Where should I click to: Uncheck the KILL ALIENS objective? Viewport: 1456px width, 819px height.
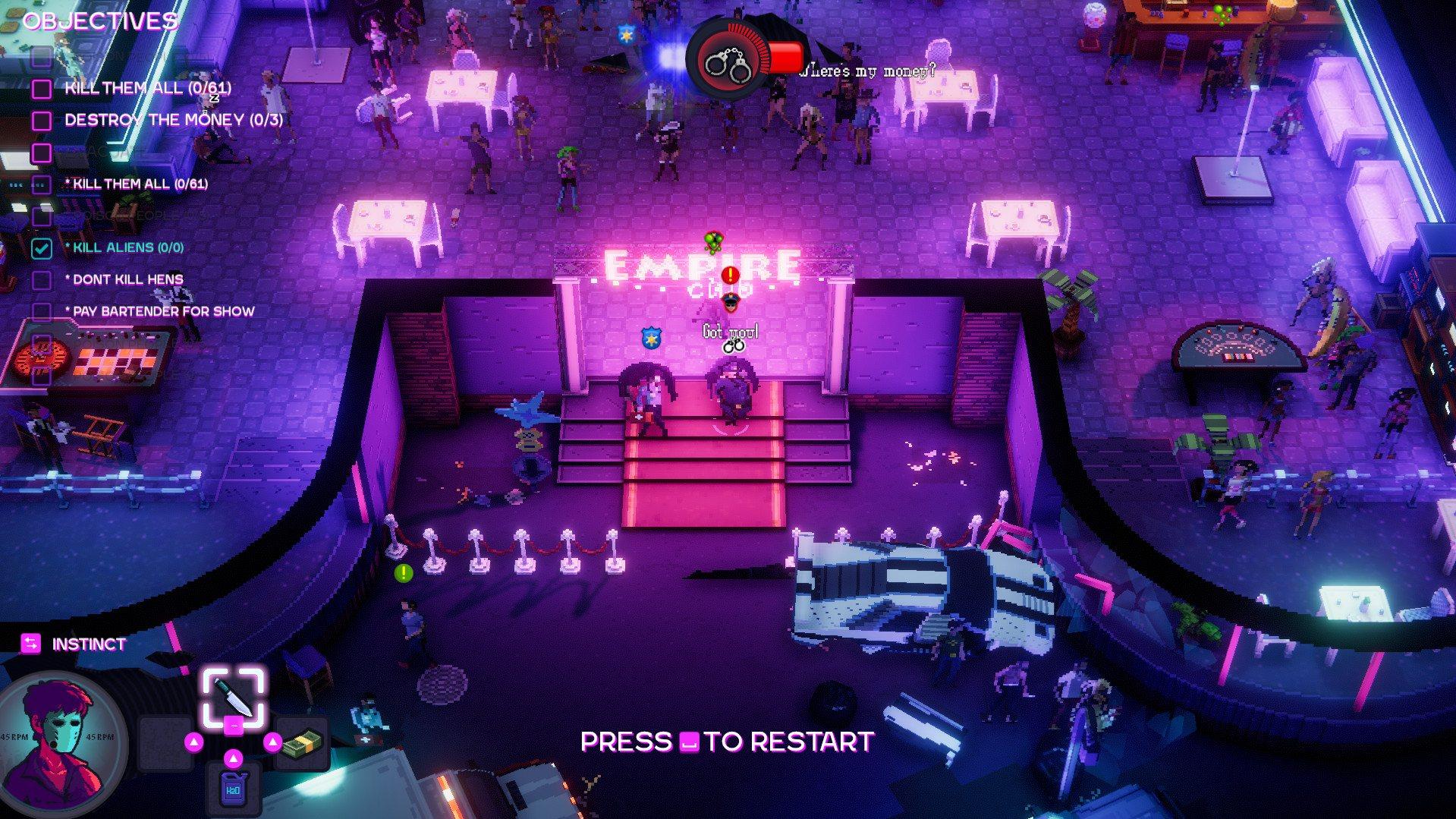coord(42,247)
